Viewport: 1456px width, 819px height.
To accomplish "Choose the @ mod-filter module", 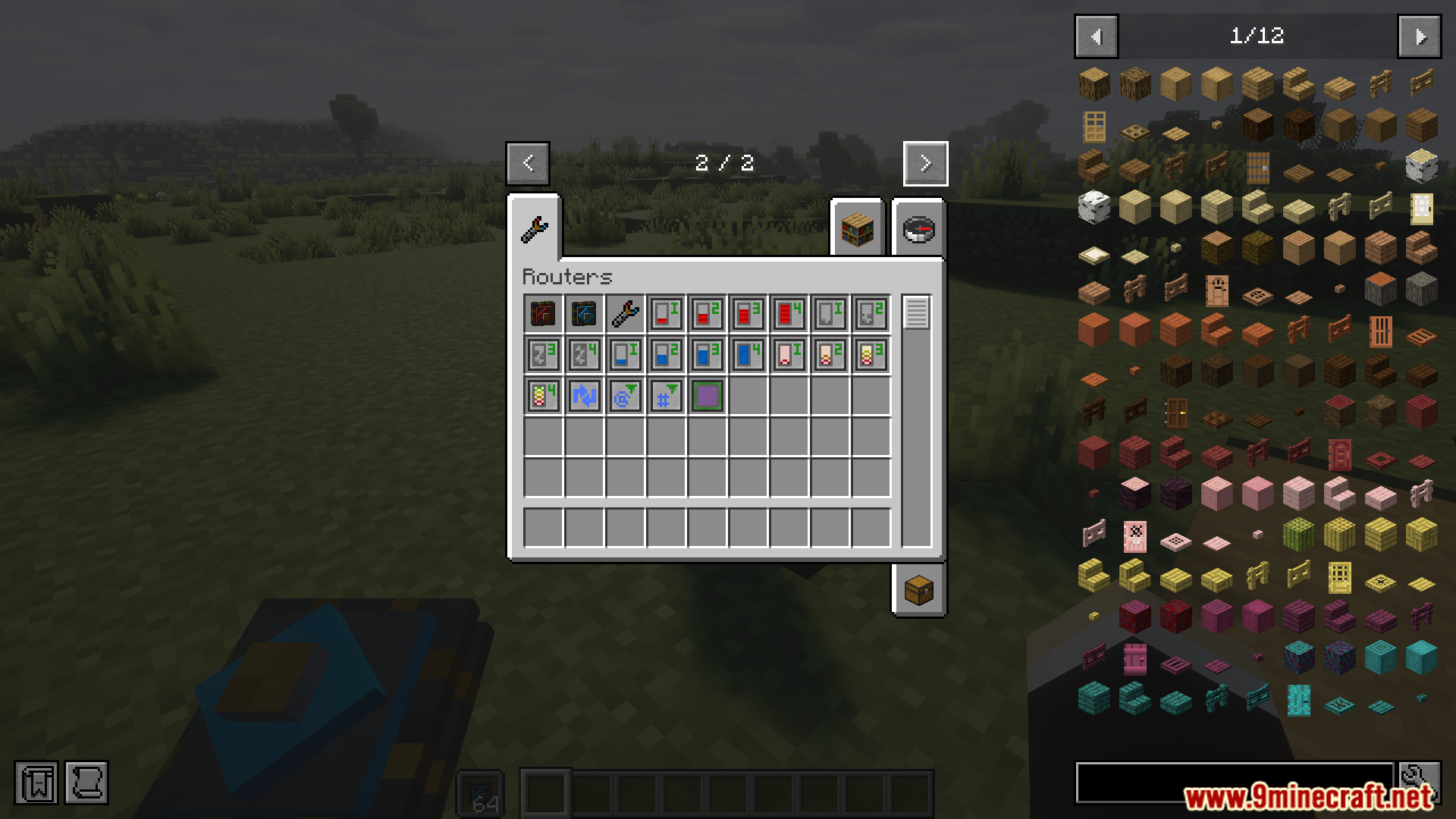I will click(624, 395).
